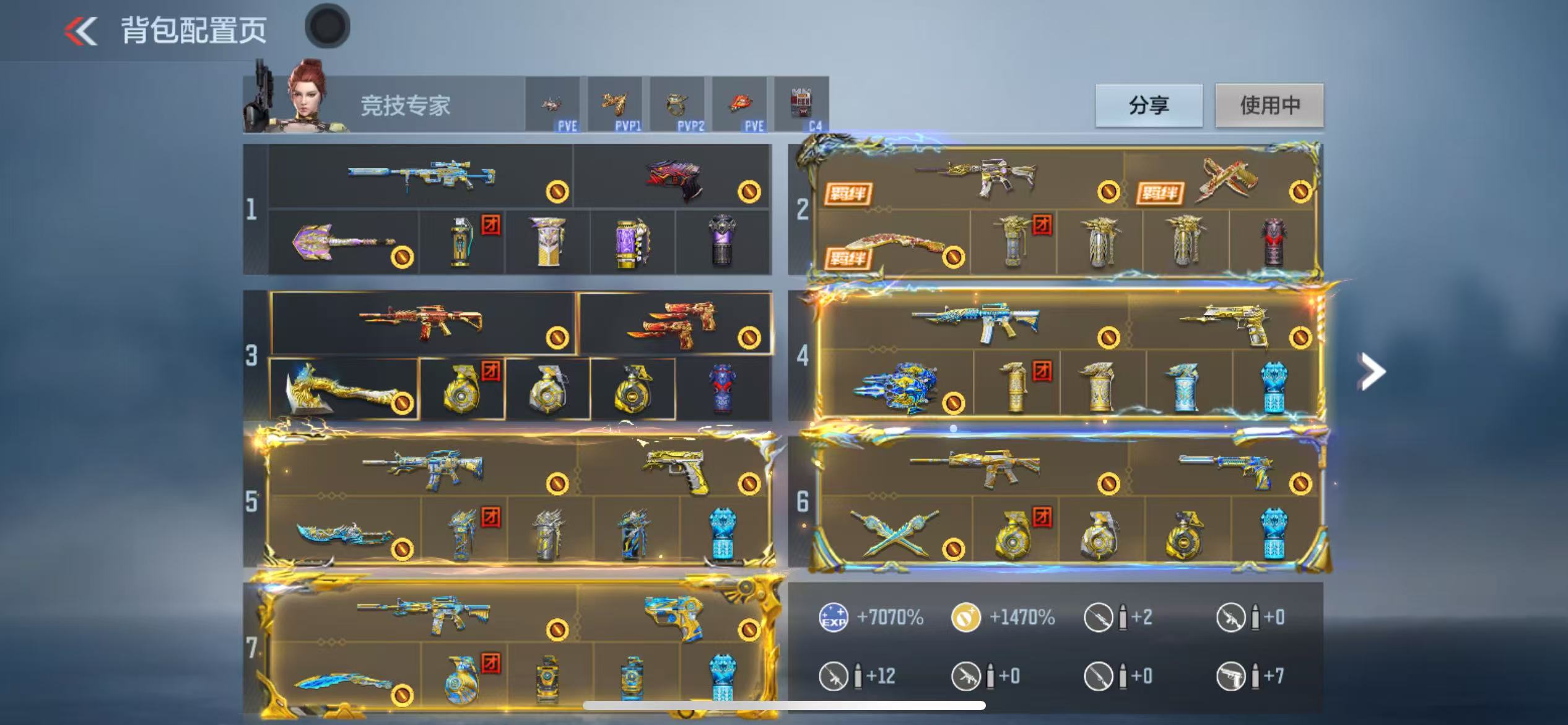Switch to the PVP2 loadout tab

click(677, 105)
